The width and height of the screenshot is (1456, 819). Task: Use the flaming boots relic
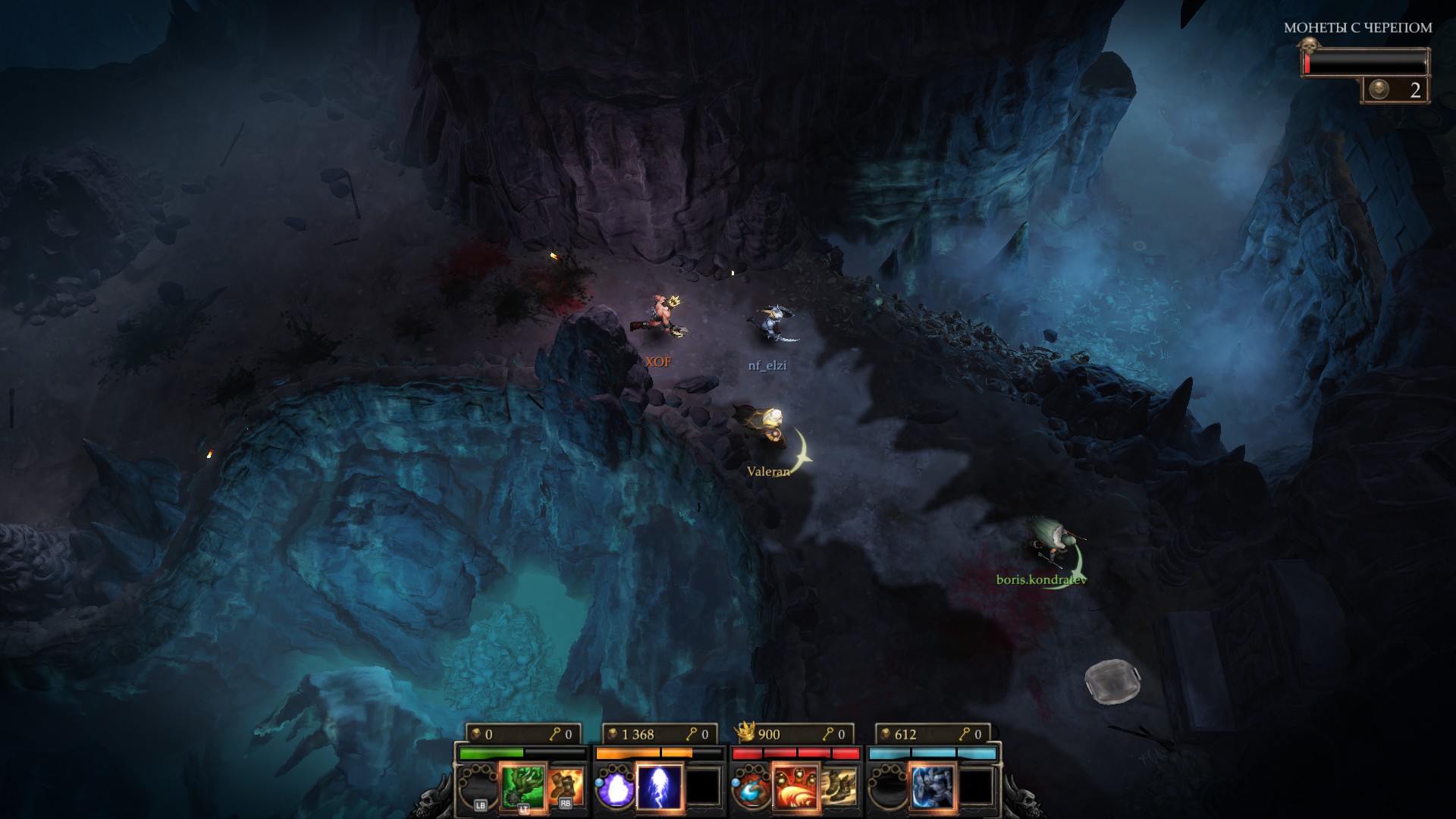(566, 786)
